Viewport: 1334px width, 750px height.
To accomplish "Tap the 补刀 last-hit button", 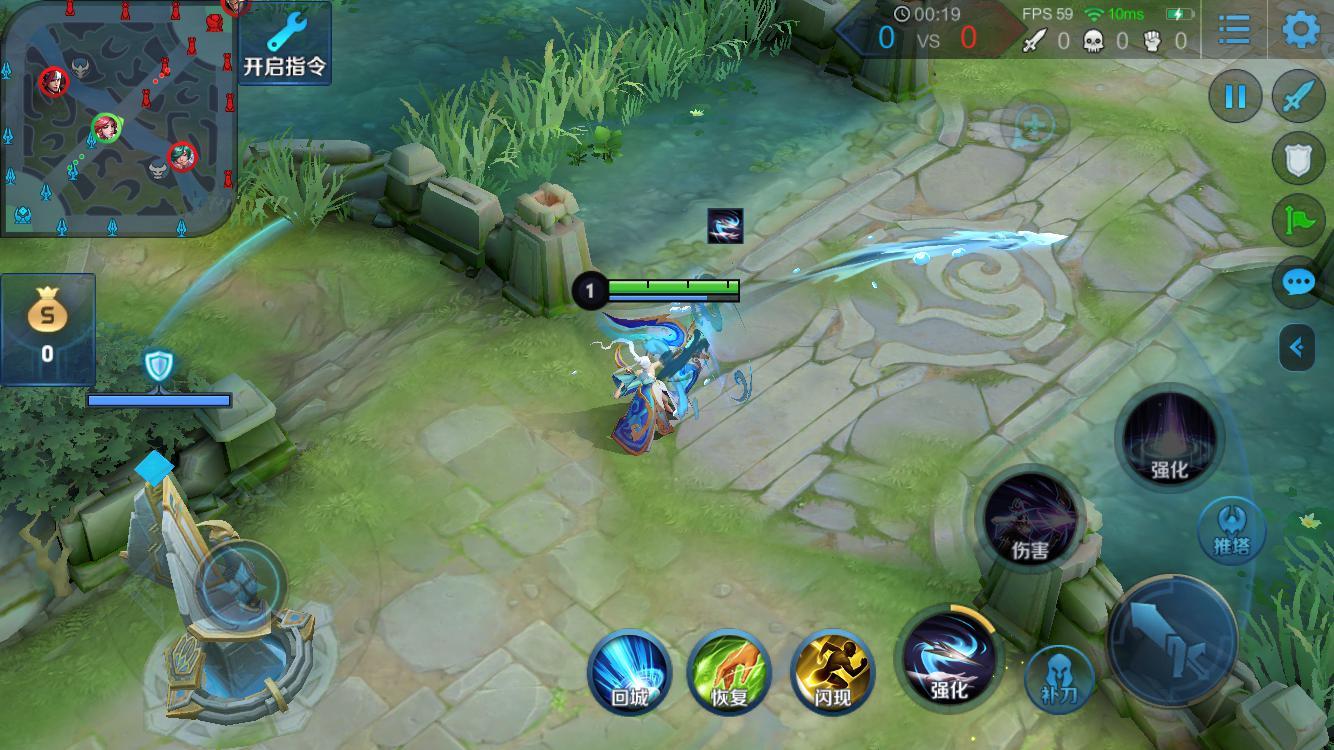I will (x=1060, y=679).
